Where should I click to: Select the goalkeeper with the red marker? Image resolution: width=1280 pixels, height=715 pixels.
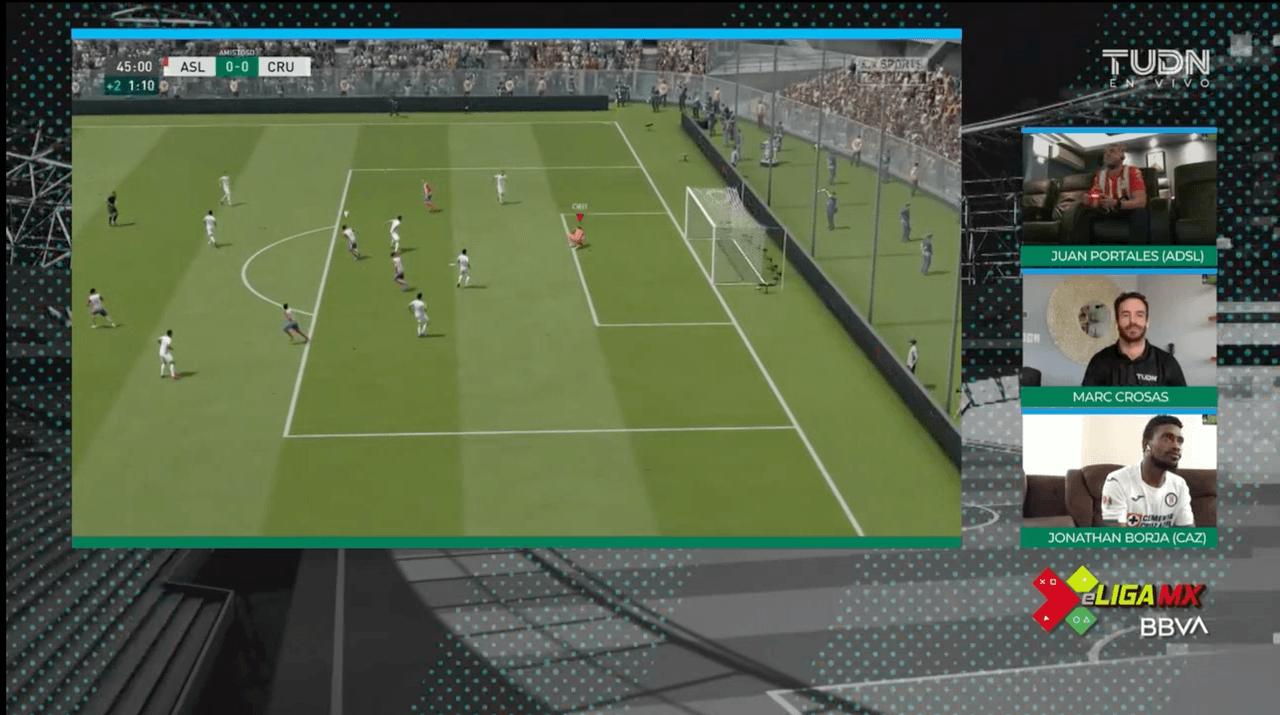(577, 236)
